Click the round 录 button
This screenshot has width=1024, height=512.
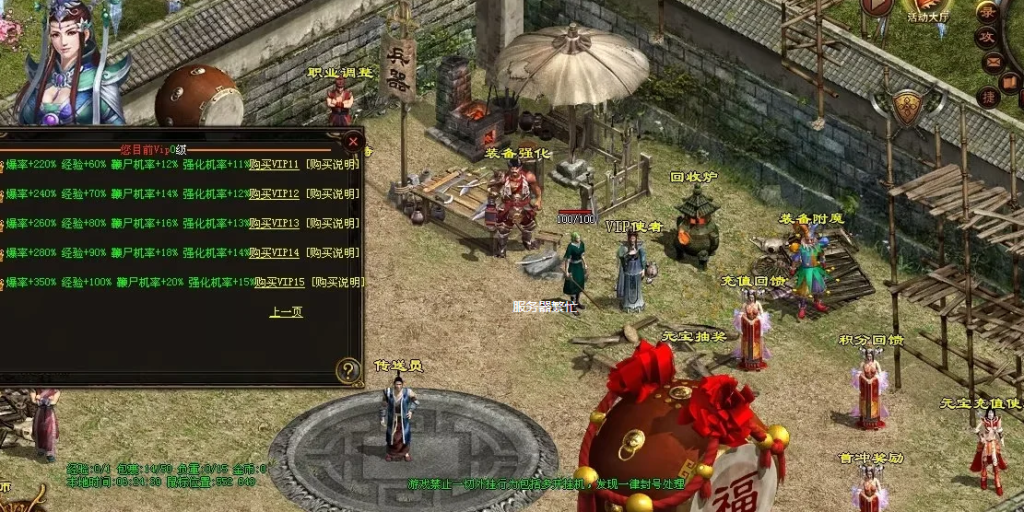click(987, 12)
